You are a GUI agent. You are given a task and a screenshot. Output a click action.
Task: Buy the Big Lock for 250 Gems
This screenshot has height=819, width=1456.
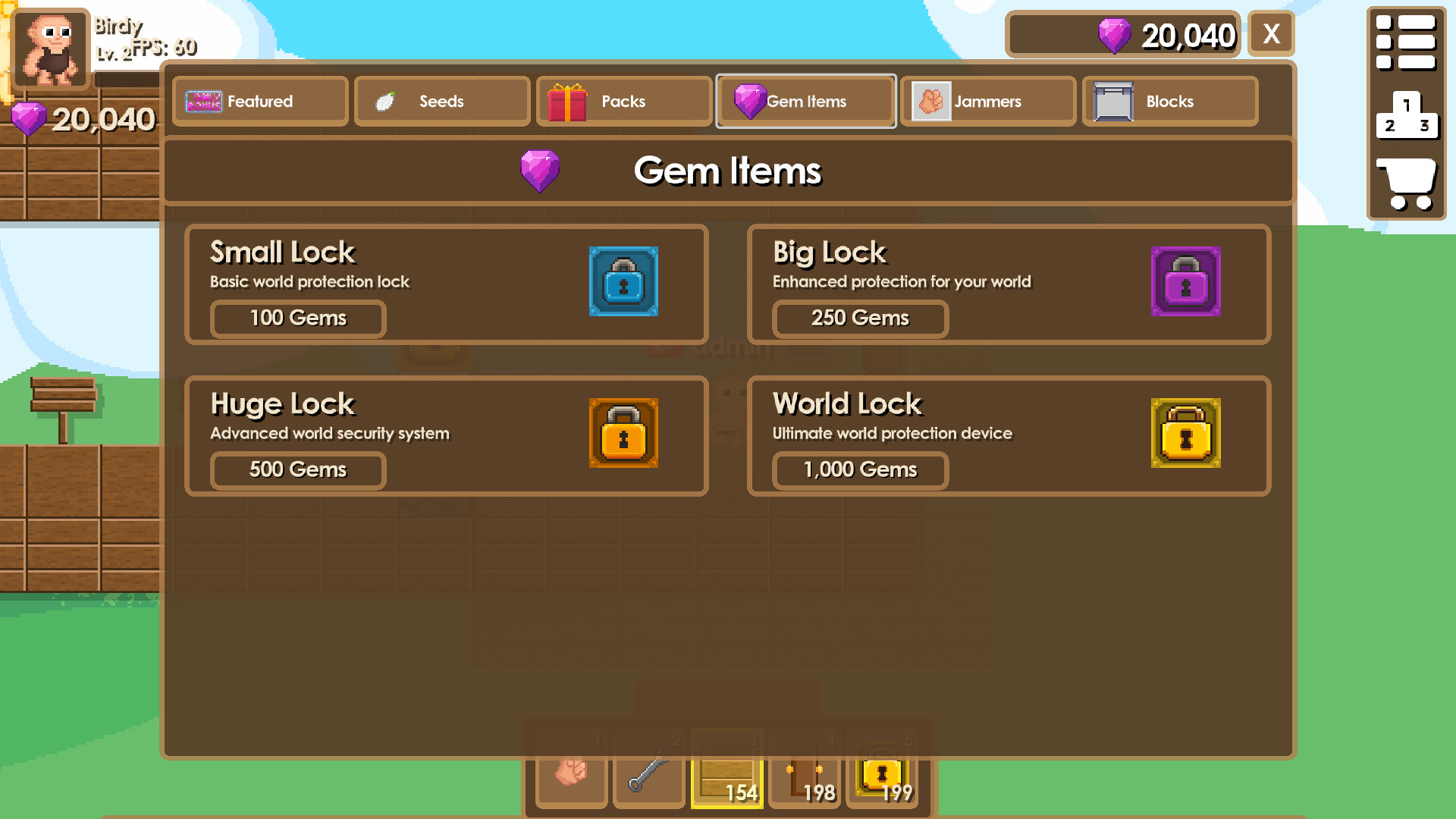[859, 318]
